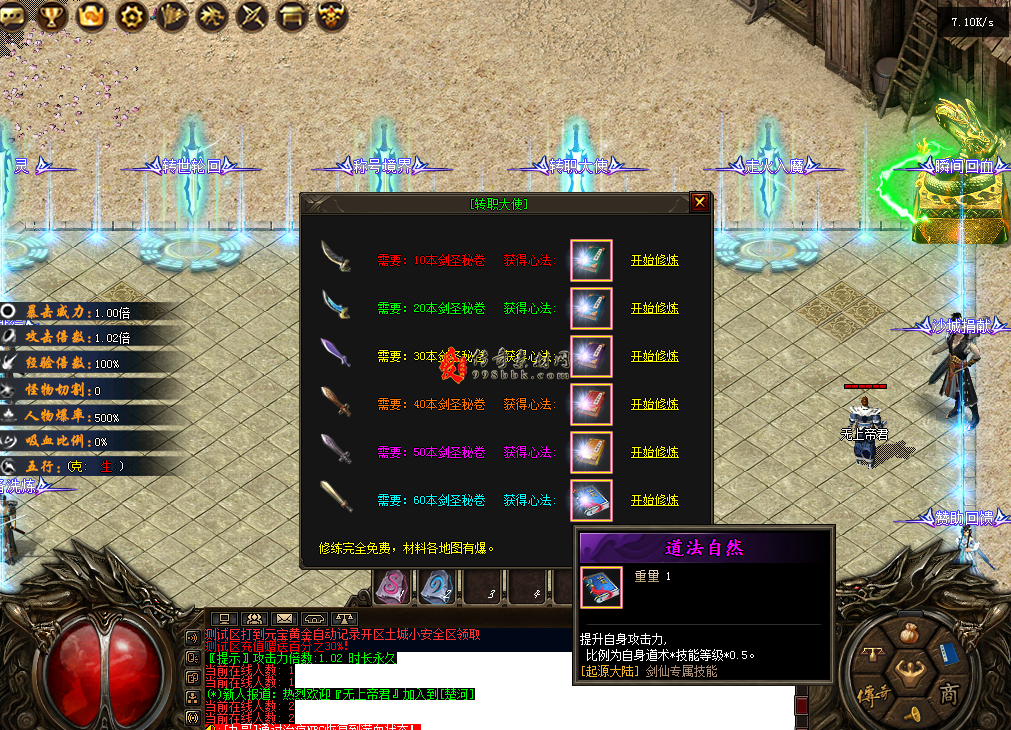Click the horned demon mask icon

[331, 15]
